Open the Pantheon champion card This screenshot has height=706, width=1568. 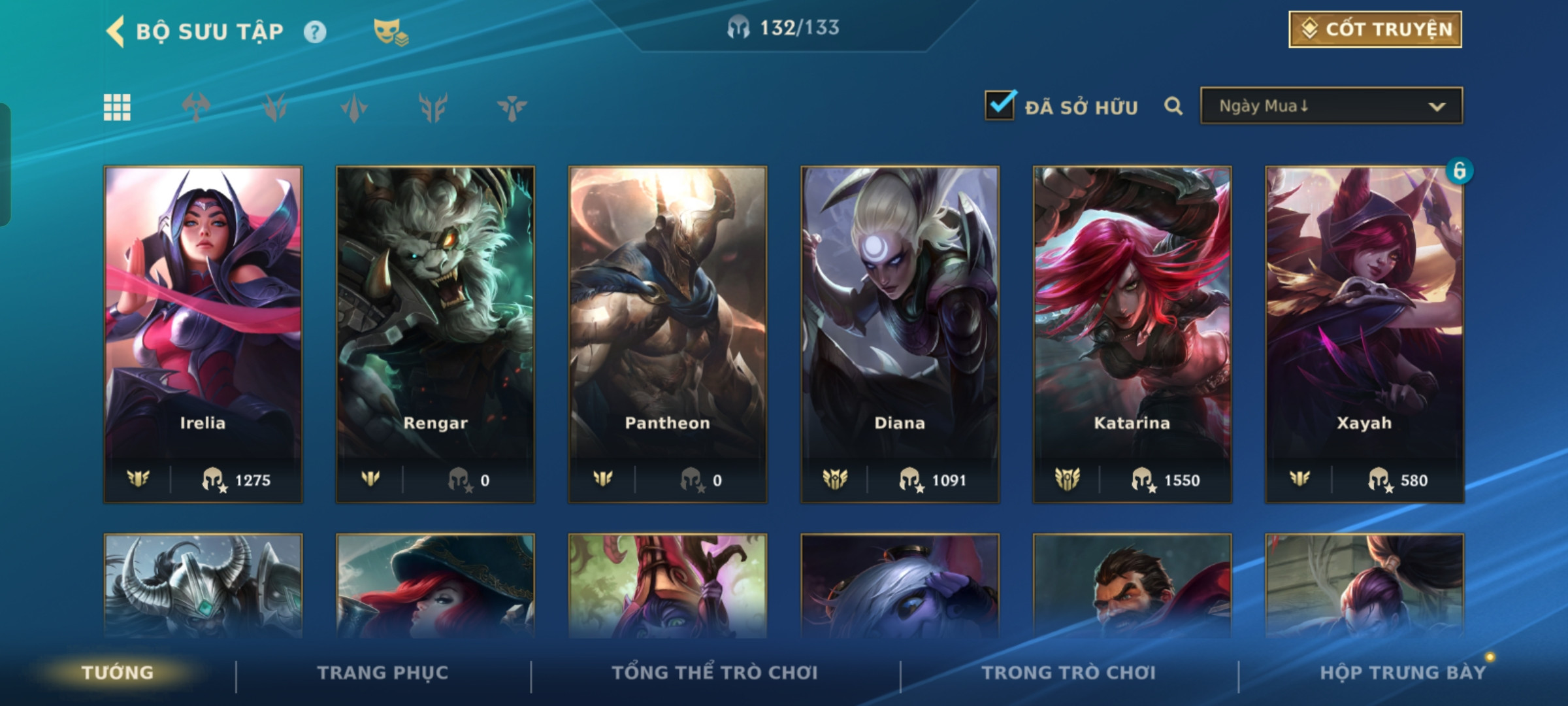click(x=668, y=333)
